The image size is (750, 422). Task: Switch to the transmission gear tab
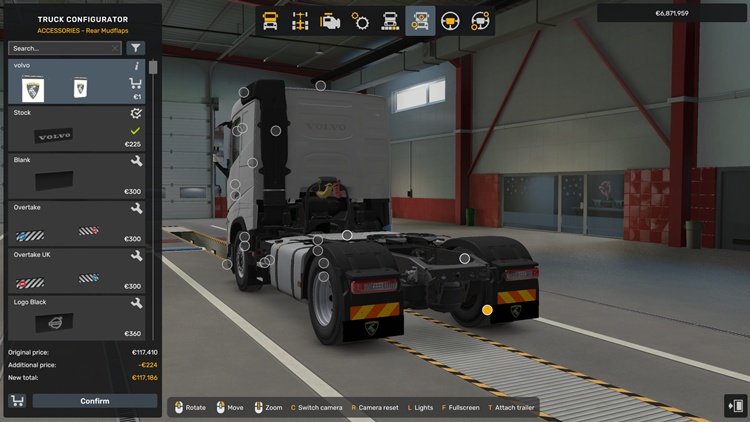[360, 20]
